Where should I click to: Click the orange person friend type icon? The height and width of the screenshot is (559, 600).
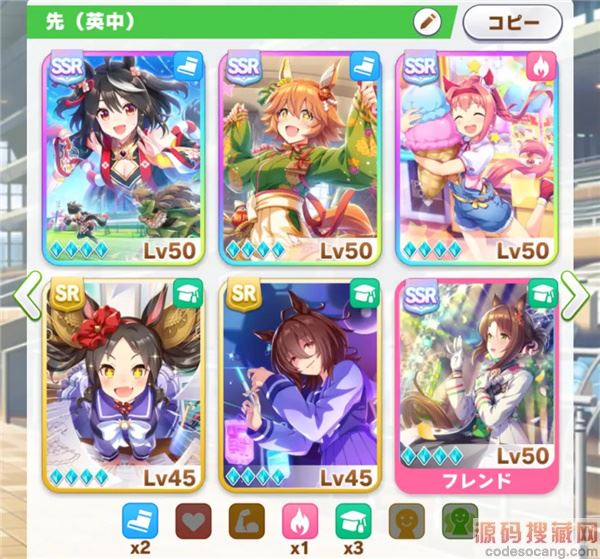[405, 519]
